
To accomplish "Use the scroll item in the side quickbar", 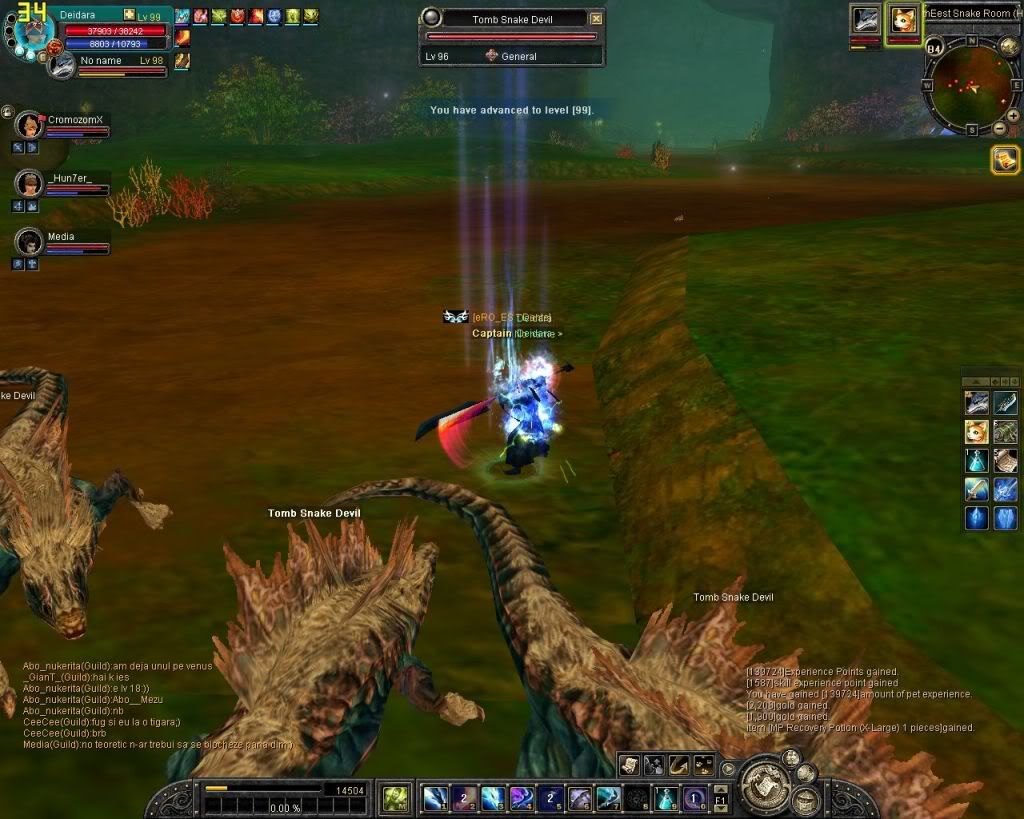I will tap(1006, 460).
